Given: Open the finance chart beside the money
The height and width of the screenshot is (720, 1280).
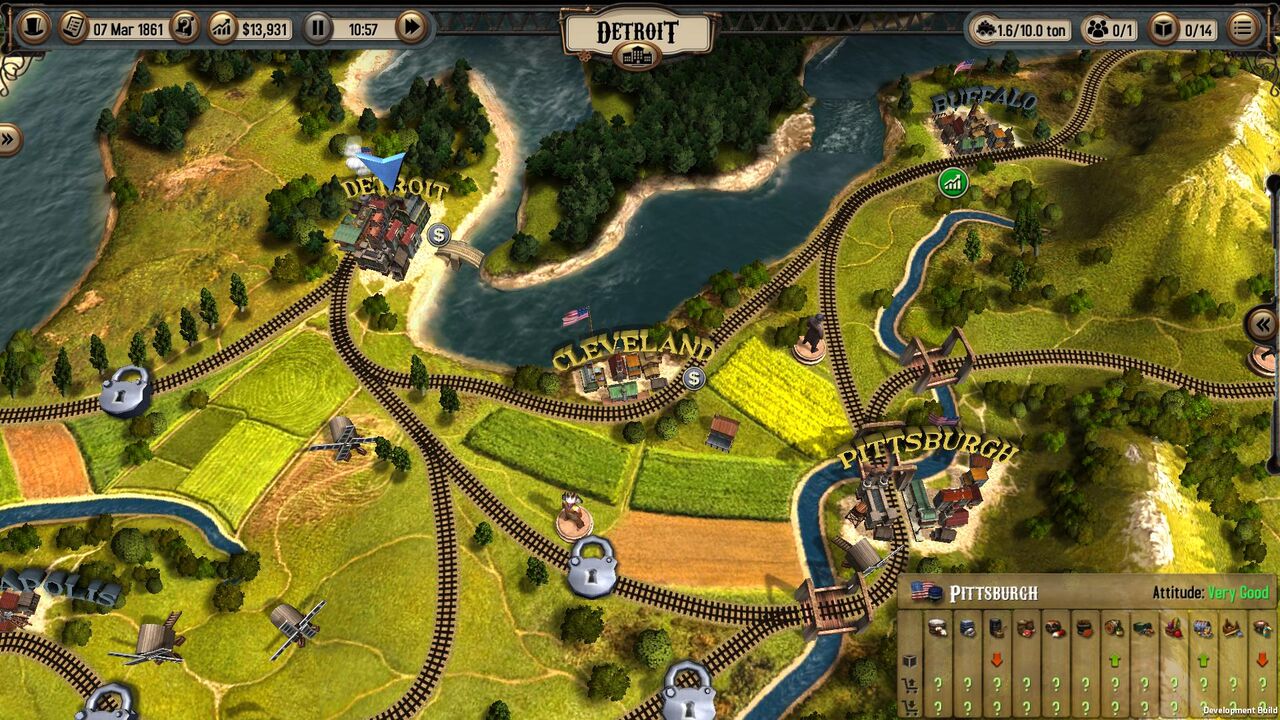Looking at the screenshot, I should click(223, 27).
